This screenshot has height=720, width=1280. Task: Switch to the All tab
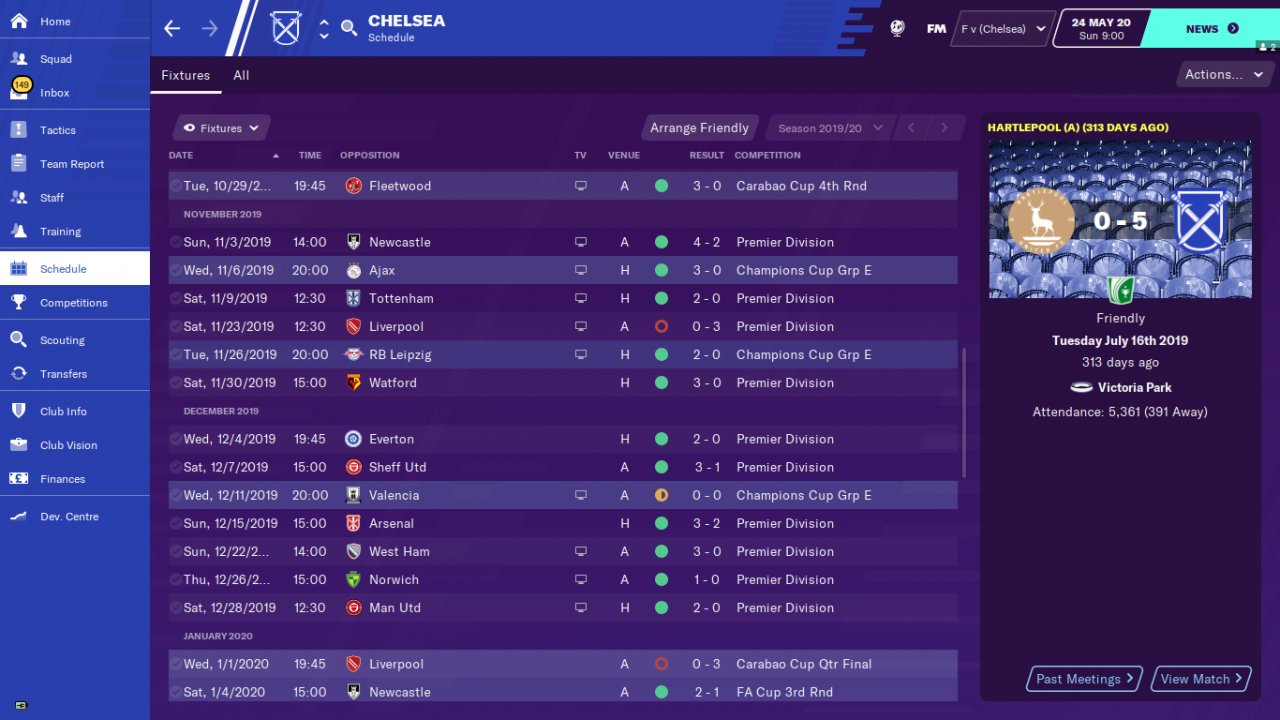(x=241, y=75)
